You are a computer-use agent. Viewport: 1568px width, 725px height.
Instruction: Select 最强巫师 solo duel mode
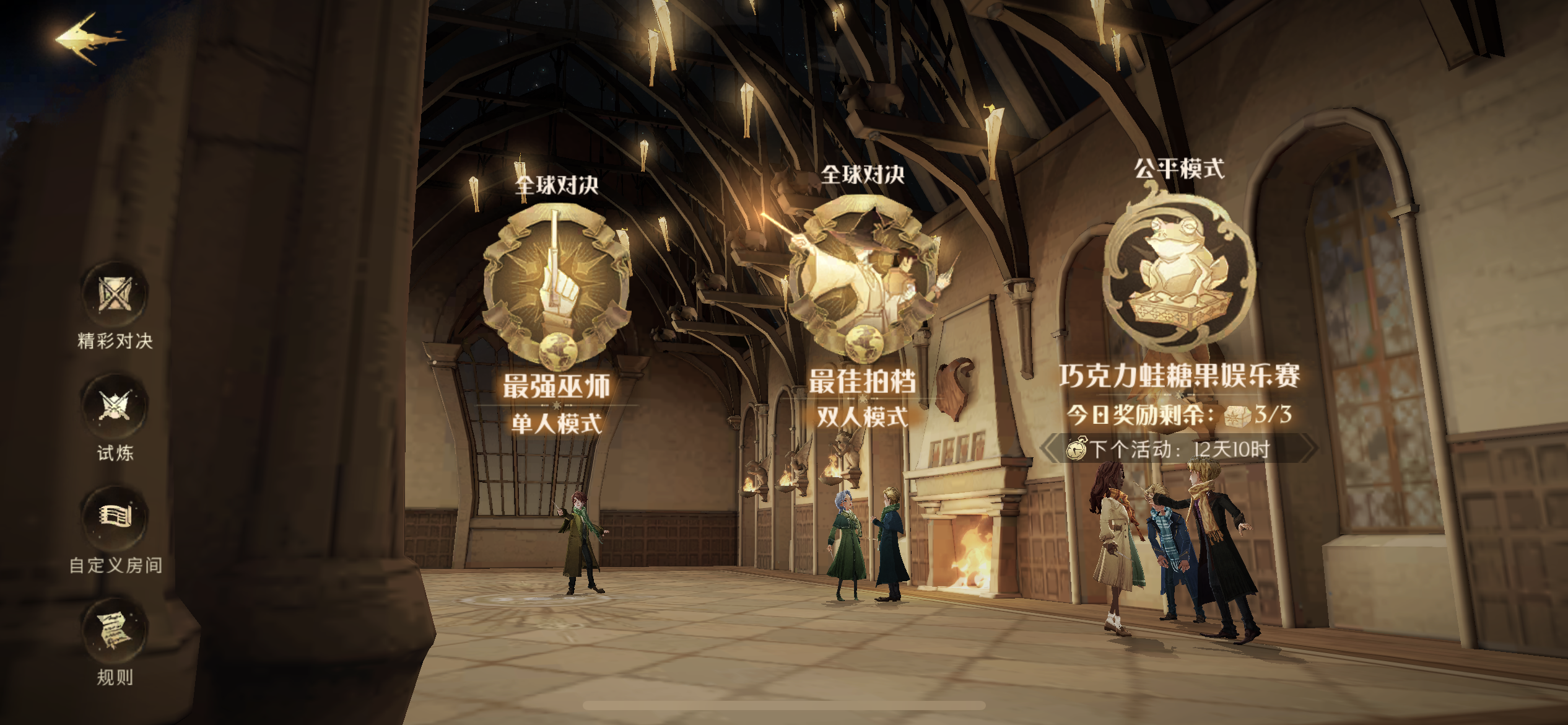click(556, 285)
